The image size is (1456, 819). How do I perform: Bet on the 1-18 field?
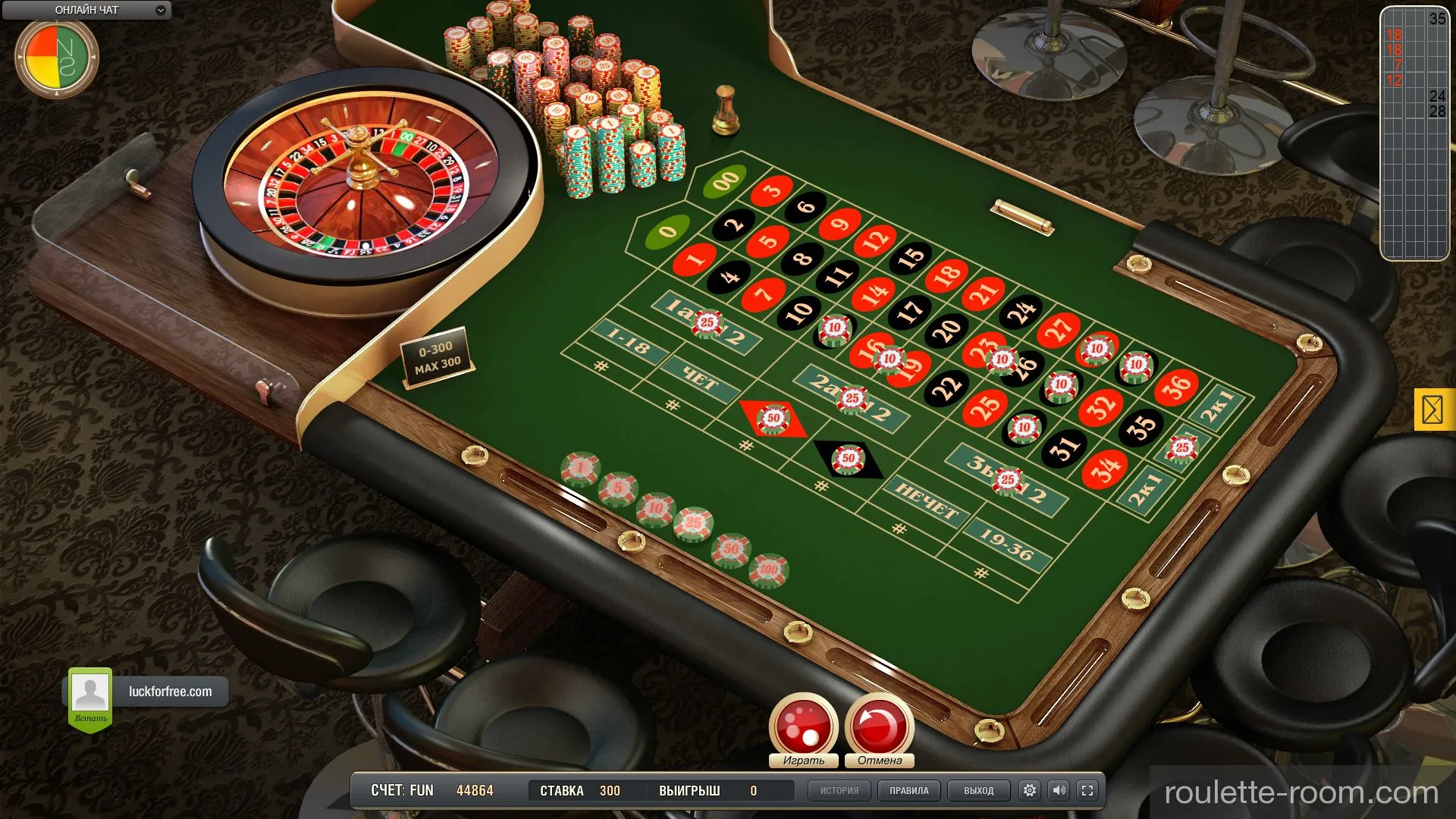pos(629,346)
